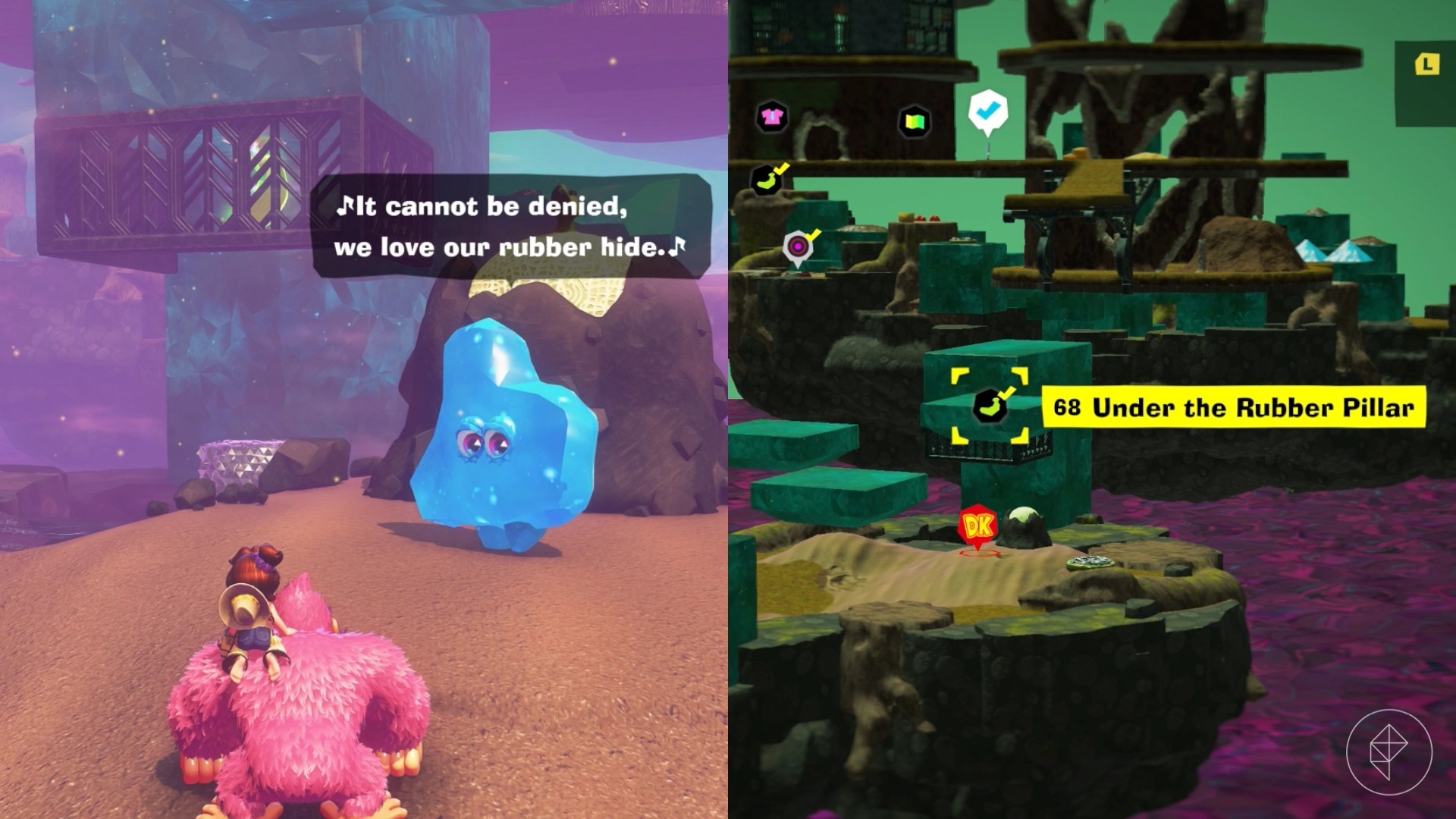Image resolution: width=1456 pixels, height=819 pixels.
Task: Pick the collected banana marker near the shirt icon
Action: click(x=767, y=180)
